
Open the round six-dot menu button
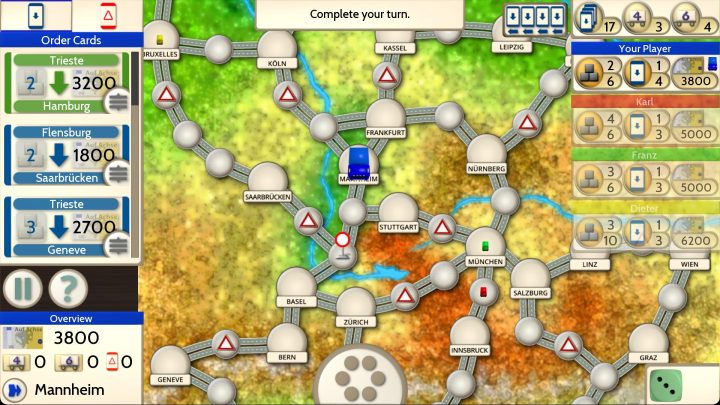(361, 377)
